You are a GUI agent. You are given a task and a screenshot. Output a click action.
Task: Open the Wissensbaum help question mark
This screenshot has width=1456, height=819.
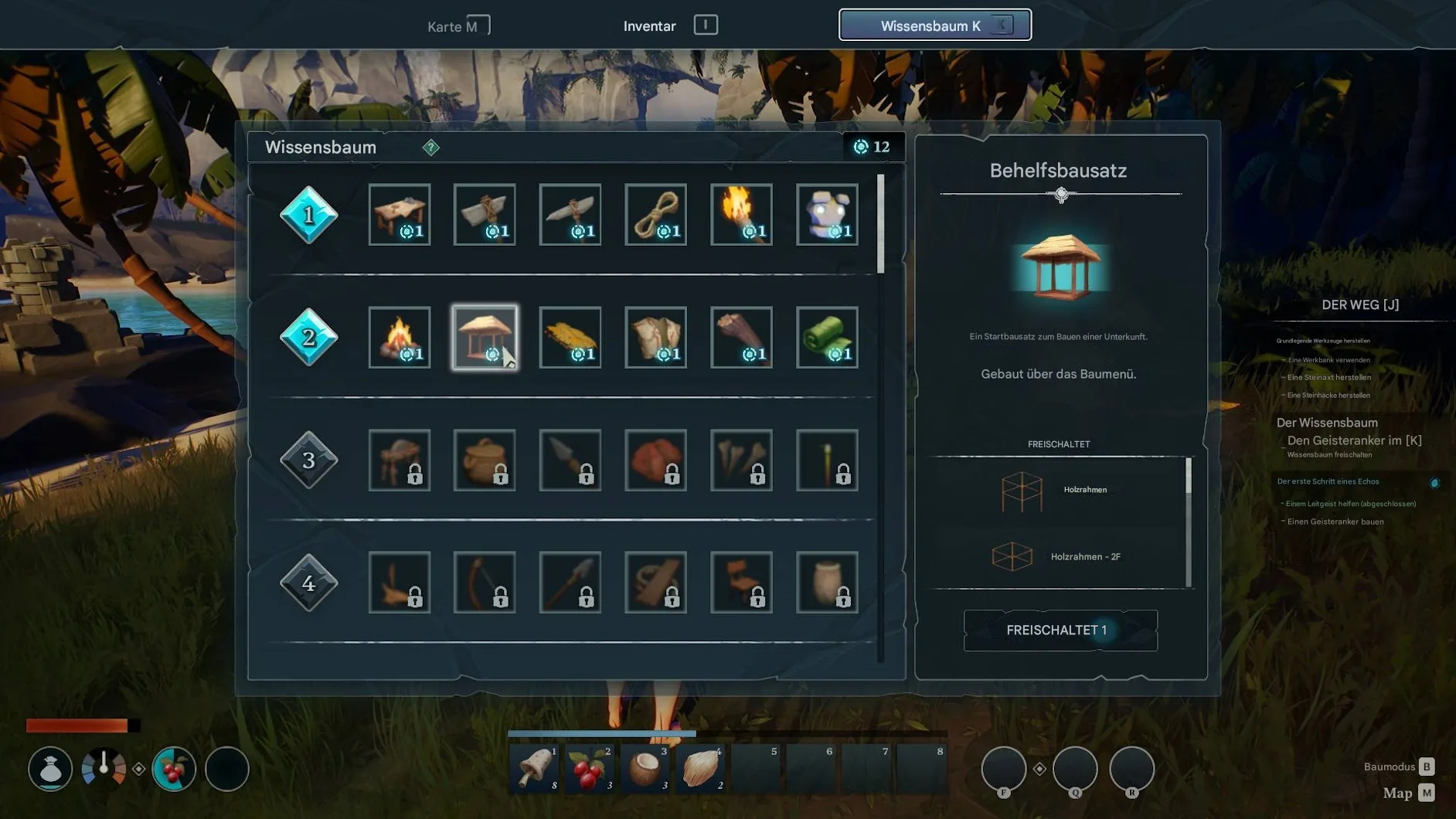(x=430, y=148)
